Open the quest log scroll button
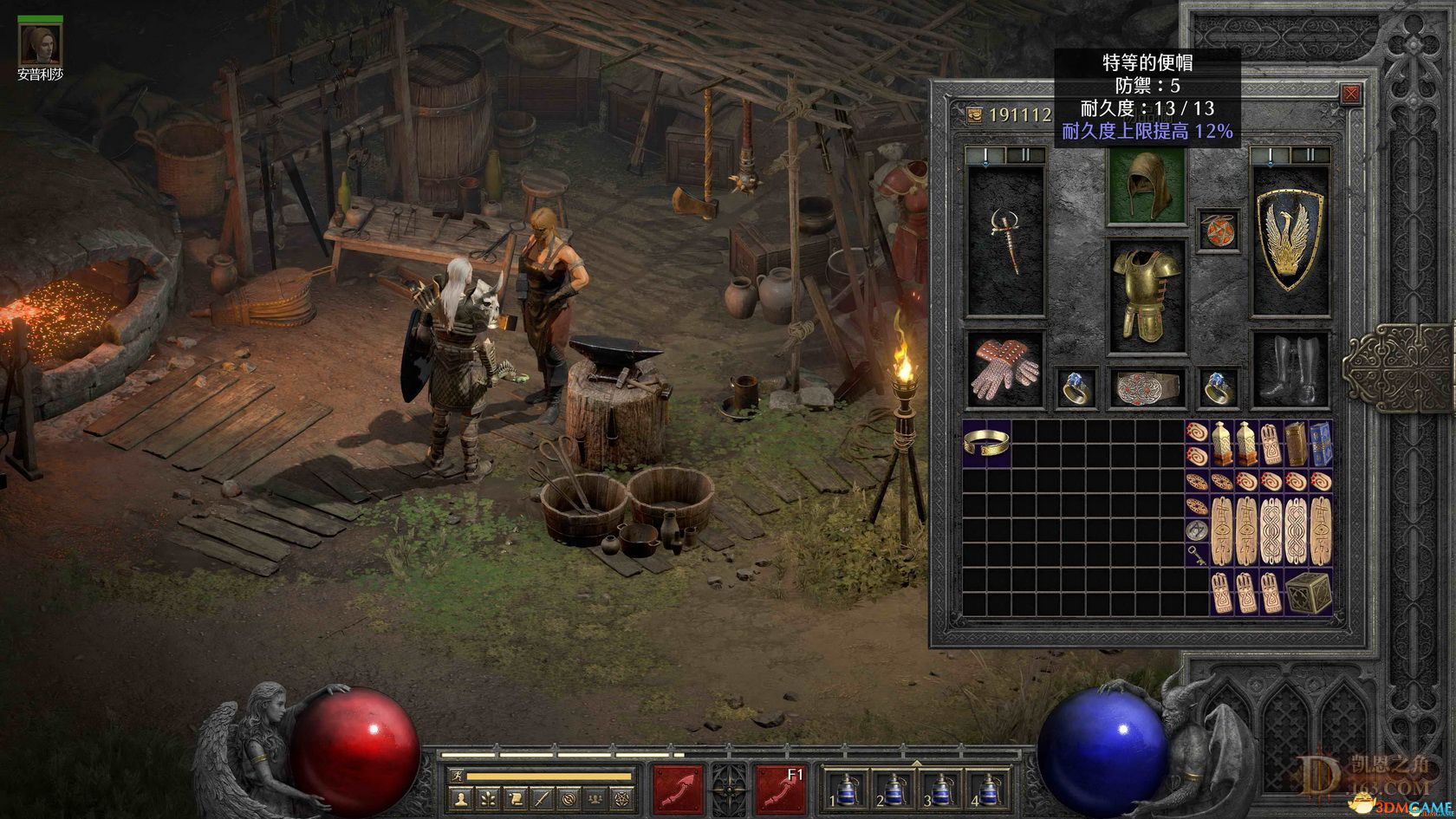The image size is (1456, 819). click(x=514, y=797)
